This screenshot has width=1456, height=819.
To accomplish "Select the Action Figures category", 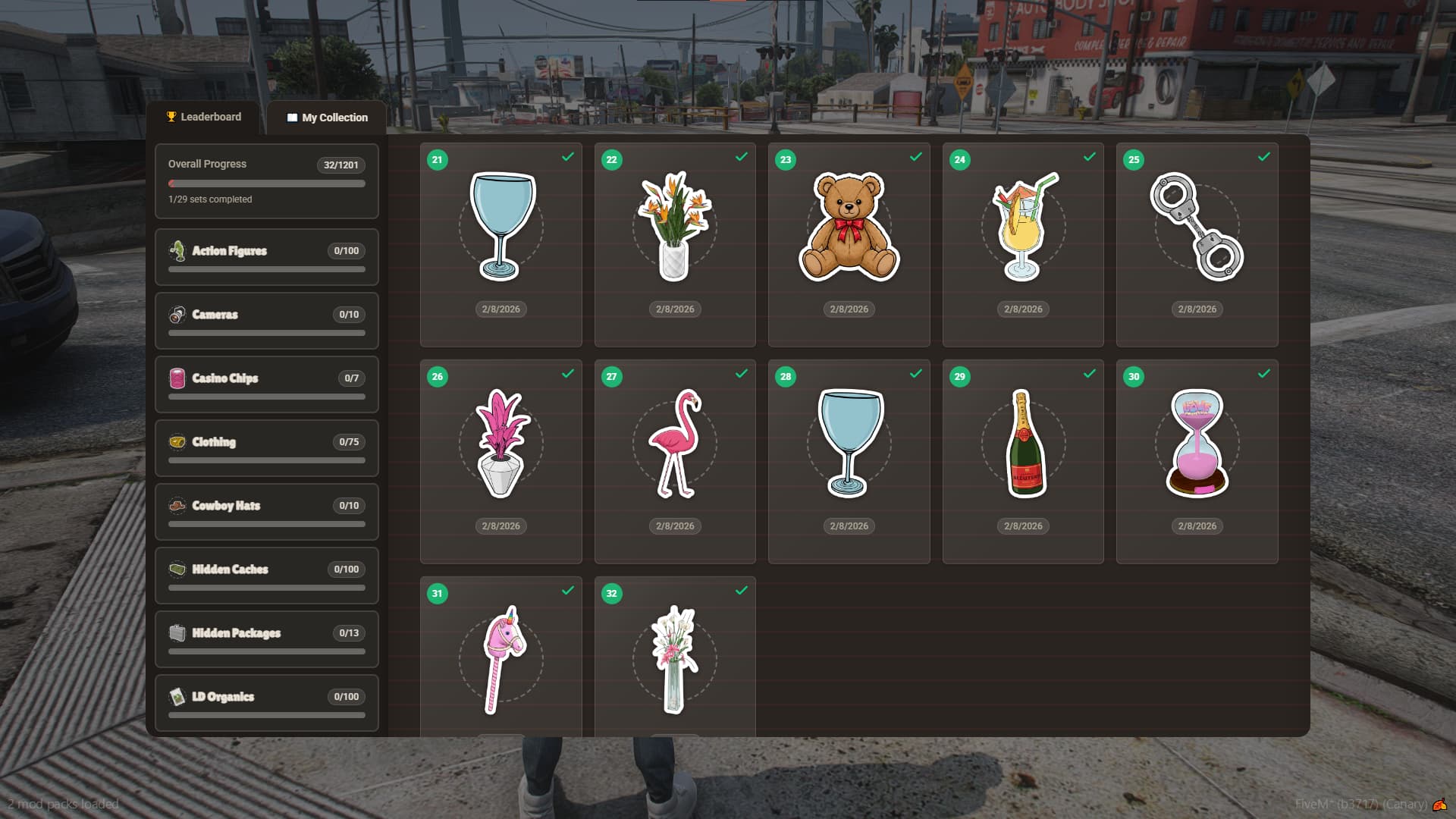I will coord(266,257).
